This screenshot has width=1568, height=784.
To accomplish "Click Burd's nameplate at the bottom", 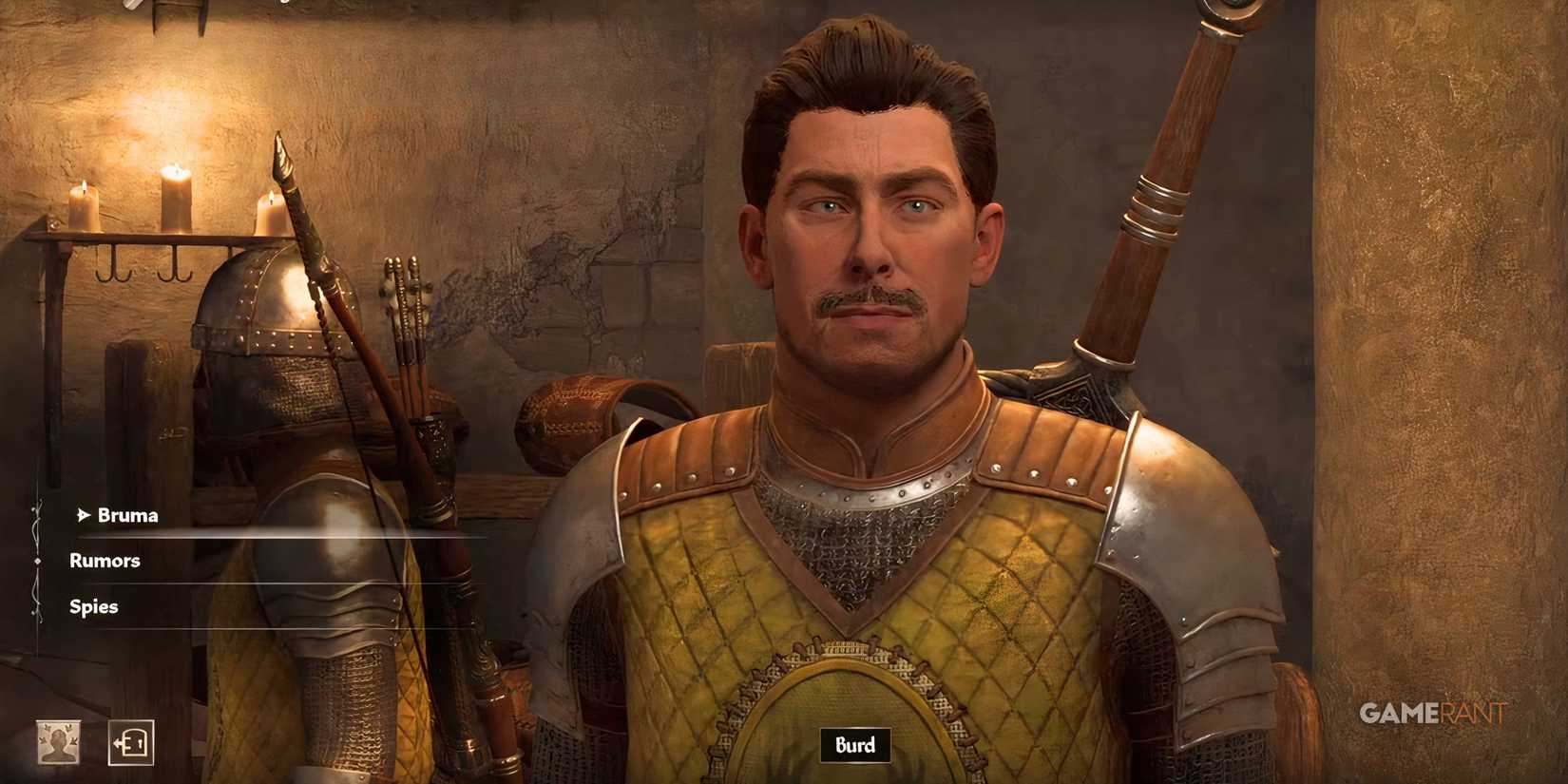I will 853,746.
